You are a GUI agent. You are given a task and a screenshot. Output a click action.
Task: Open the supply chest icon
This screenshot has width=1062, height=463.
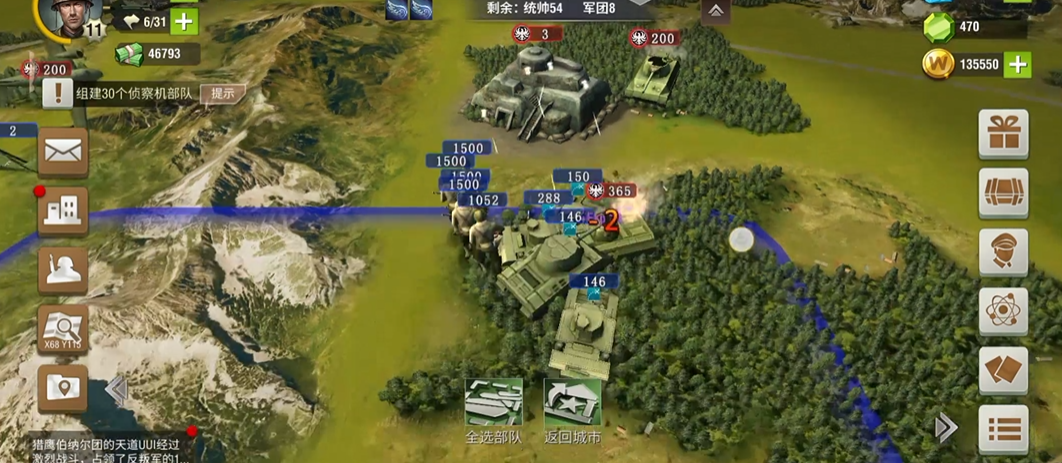tap(1002, 193)
